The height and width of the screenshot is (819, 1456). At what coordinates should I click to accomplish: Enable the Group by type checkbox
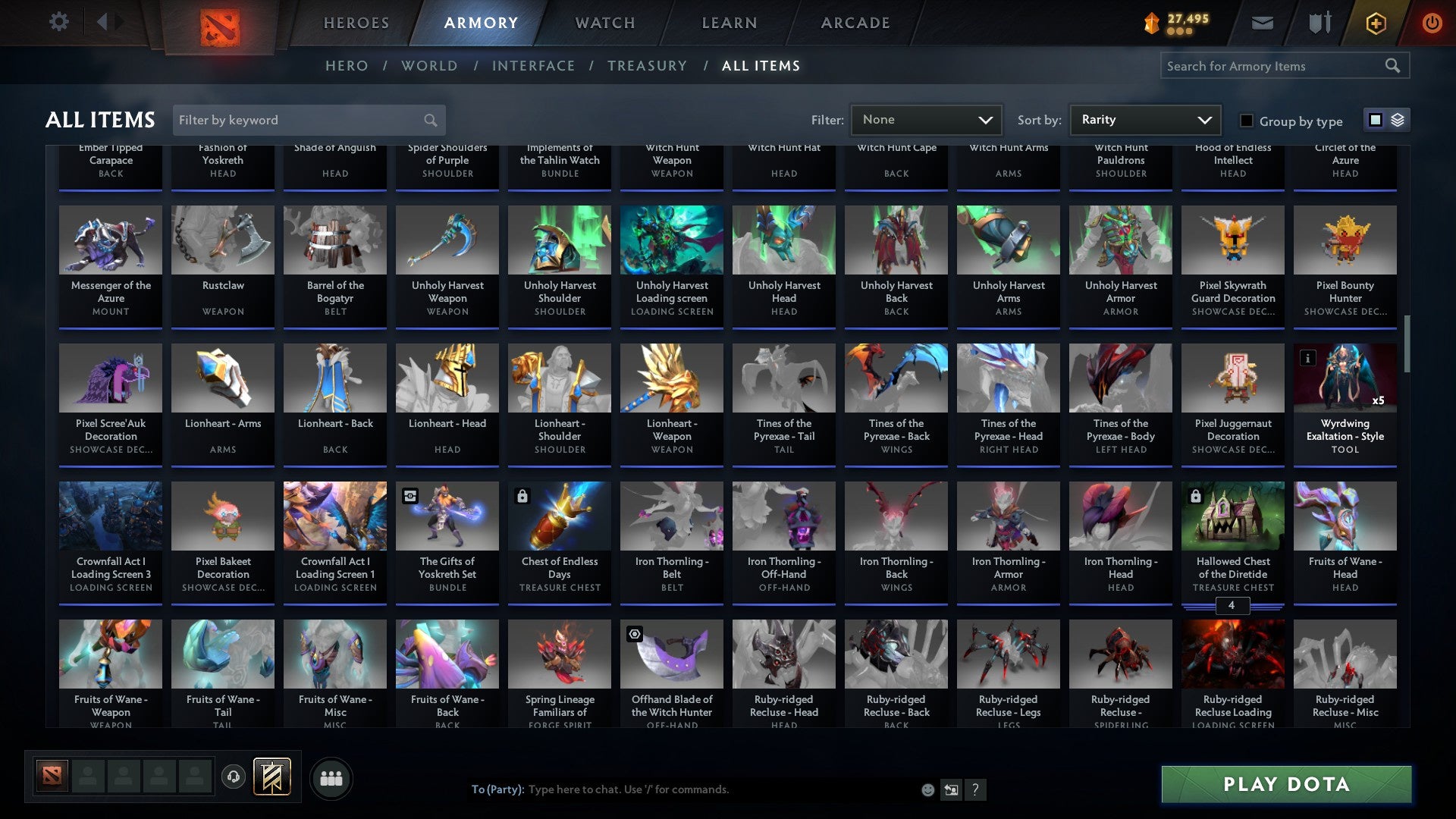tap(1247, 121)
